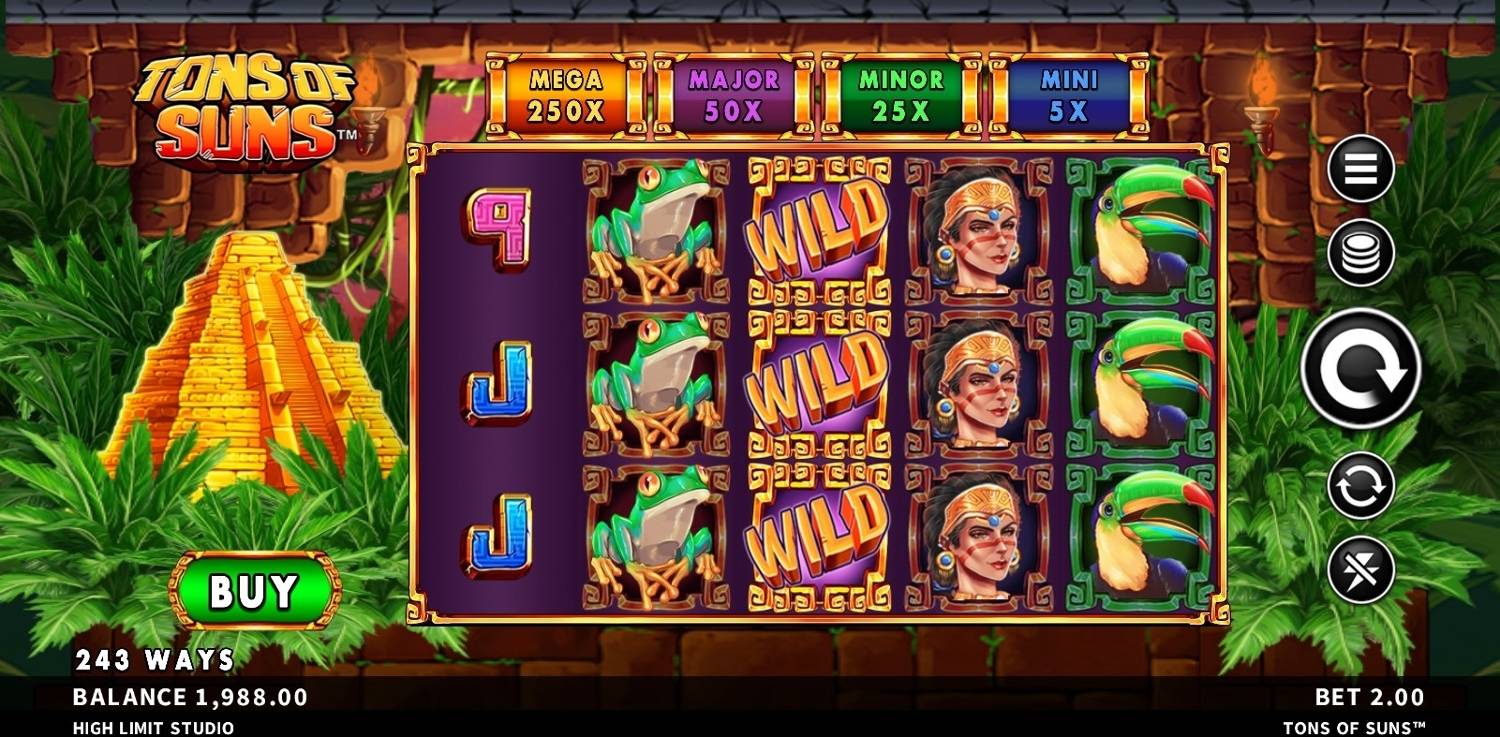Toggle the crossed lightning turbo button
1500x737 pixels.
click(1360, 570)
